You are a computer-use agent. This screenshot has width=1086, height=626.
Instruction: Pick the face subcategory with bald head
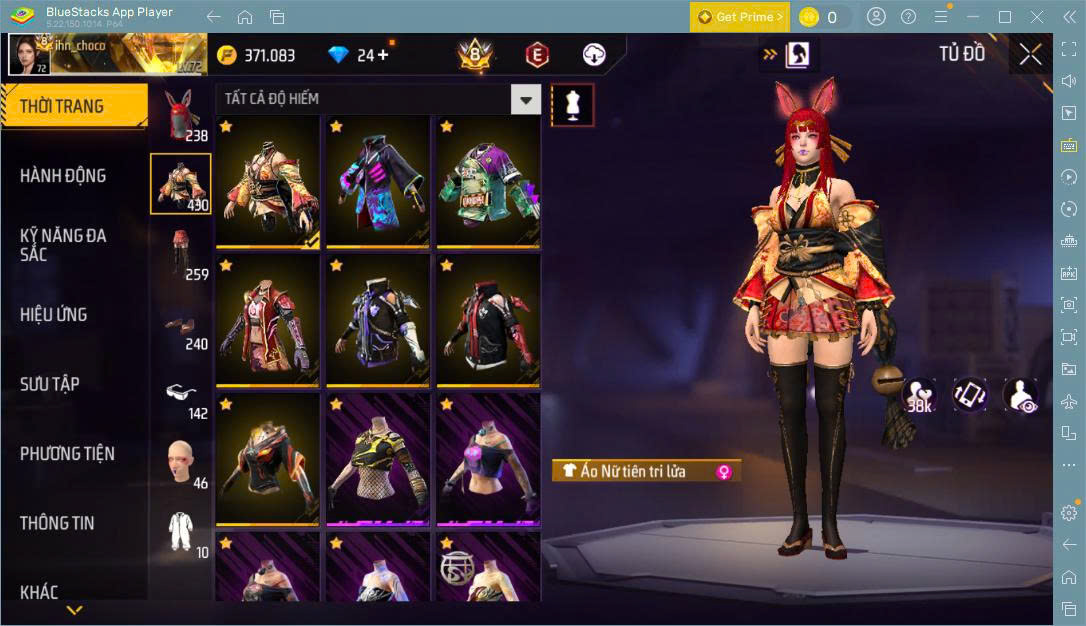181,462
